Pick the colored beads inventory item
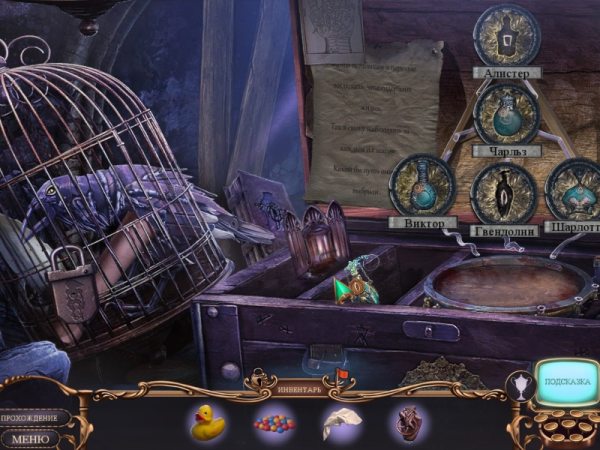This screenshot has width=600, height=450. coord(275,423)
